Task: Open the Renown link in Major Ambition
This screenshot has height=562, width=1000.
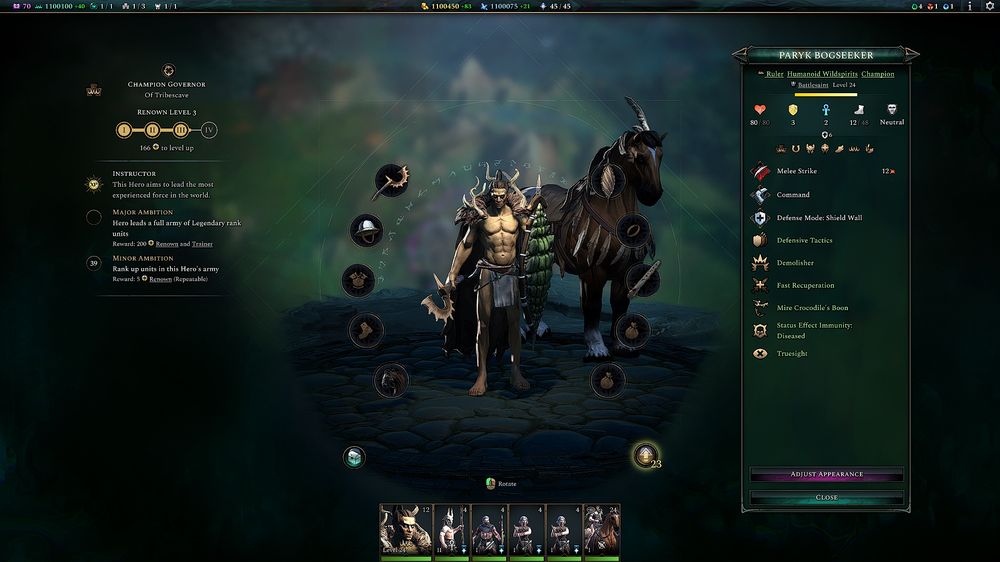Action: pyautogui.click(x=167, y=244)
